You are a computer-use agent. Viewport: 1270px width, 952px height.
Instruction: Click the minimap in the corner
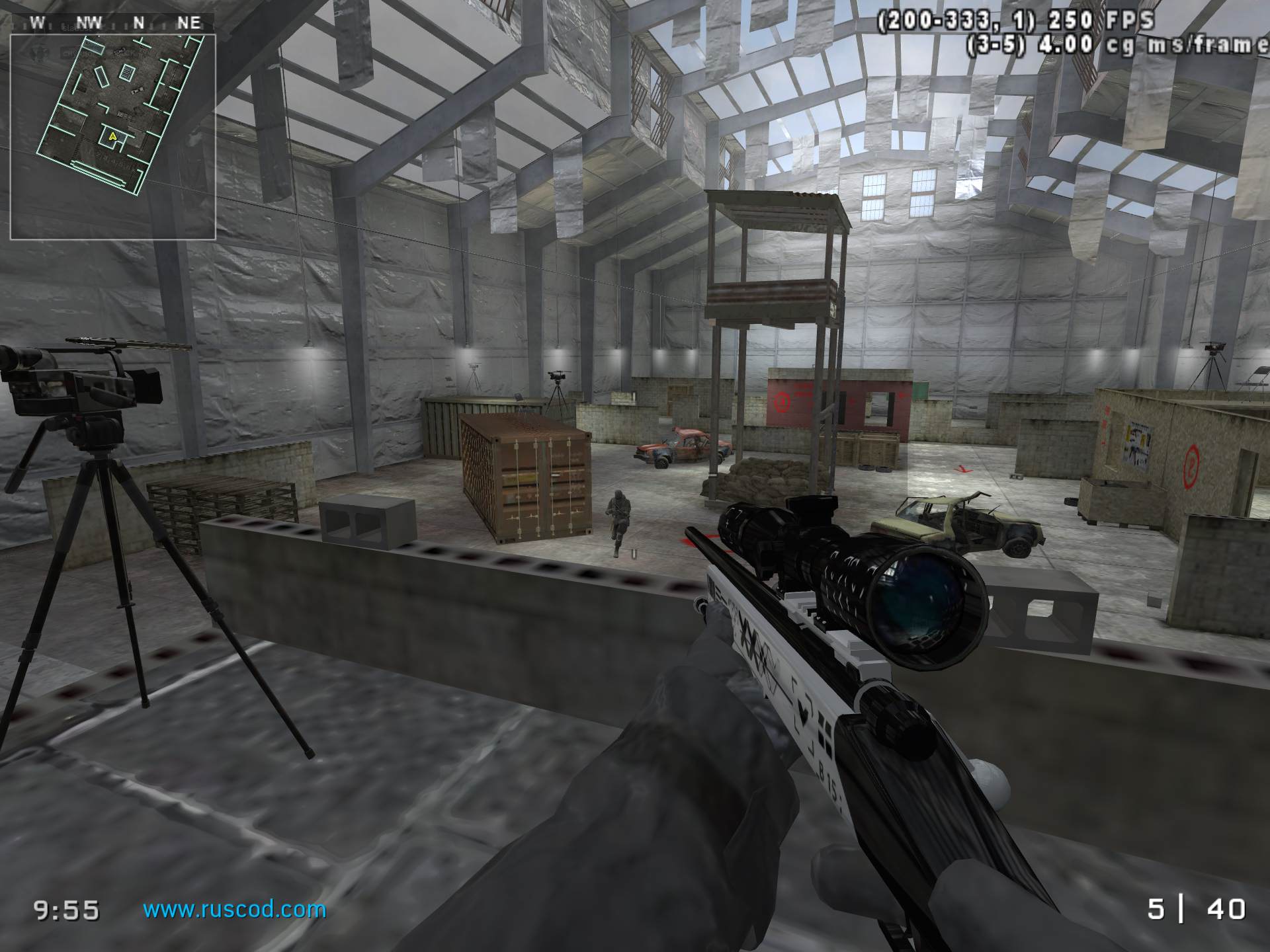[x=112, y=137]
